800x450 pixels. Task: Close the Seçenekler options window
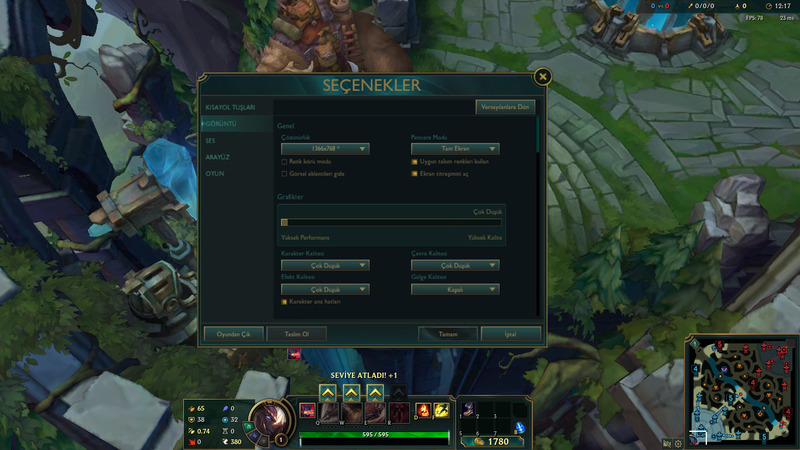point(542,76)
